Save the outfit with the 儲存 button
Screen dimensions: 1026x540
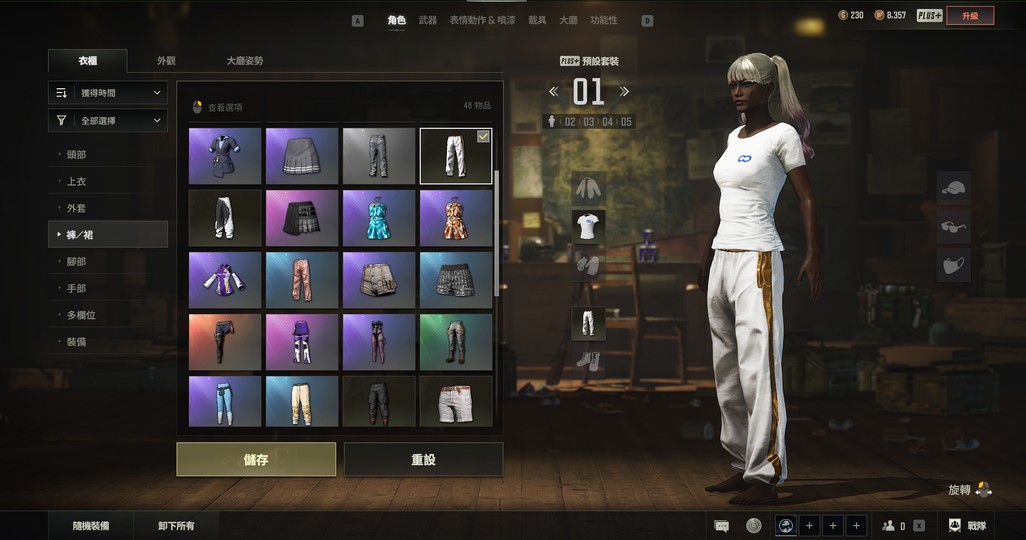[256, 460]
